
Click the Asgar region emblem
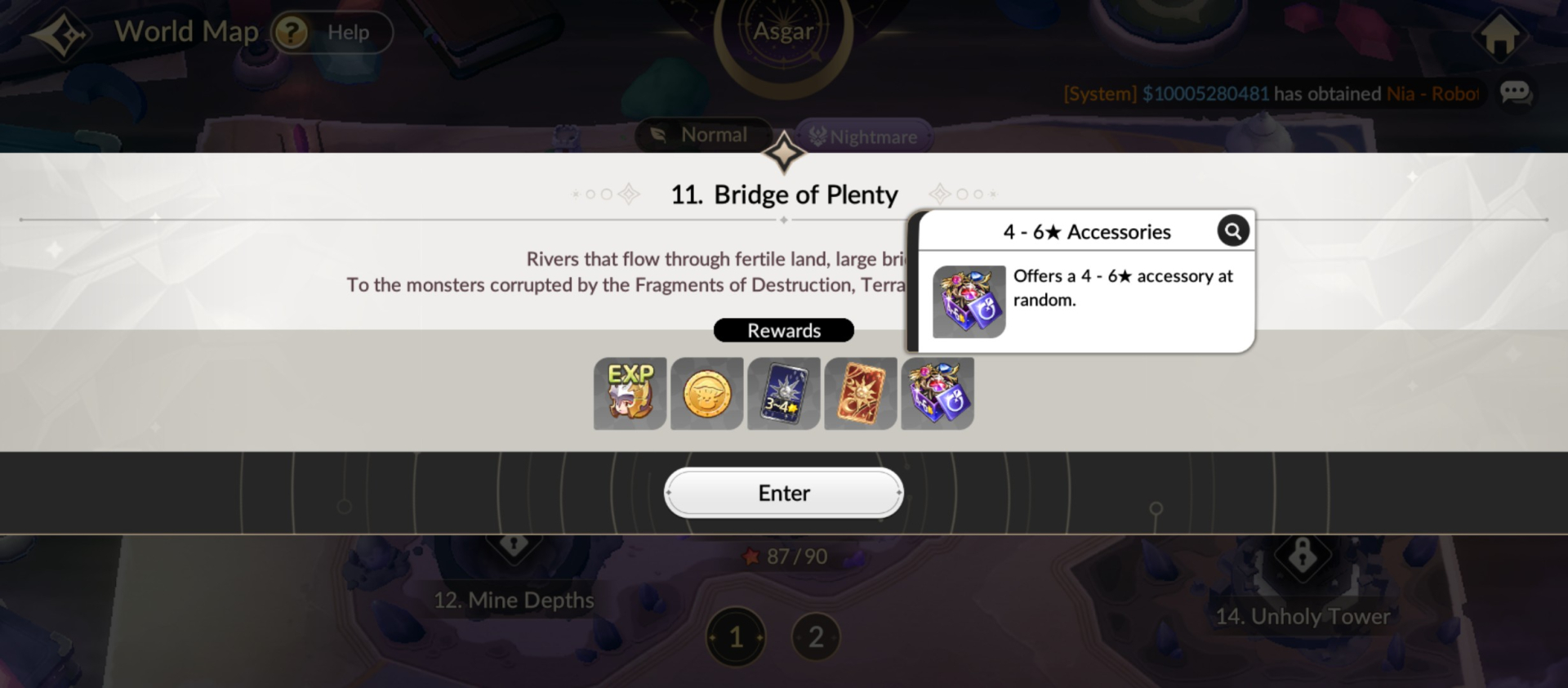click(x=783, y=31)
